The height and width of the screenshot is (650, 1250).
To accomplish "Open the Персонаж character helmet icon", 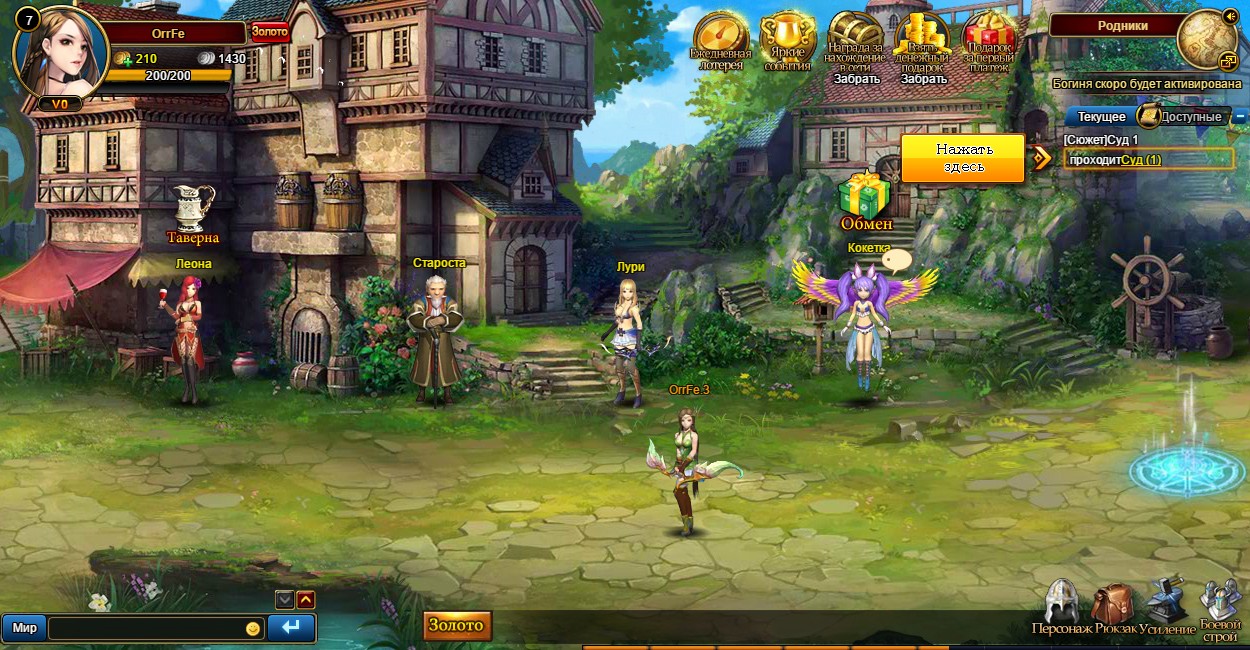I will (1061, 603).
